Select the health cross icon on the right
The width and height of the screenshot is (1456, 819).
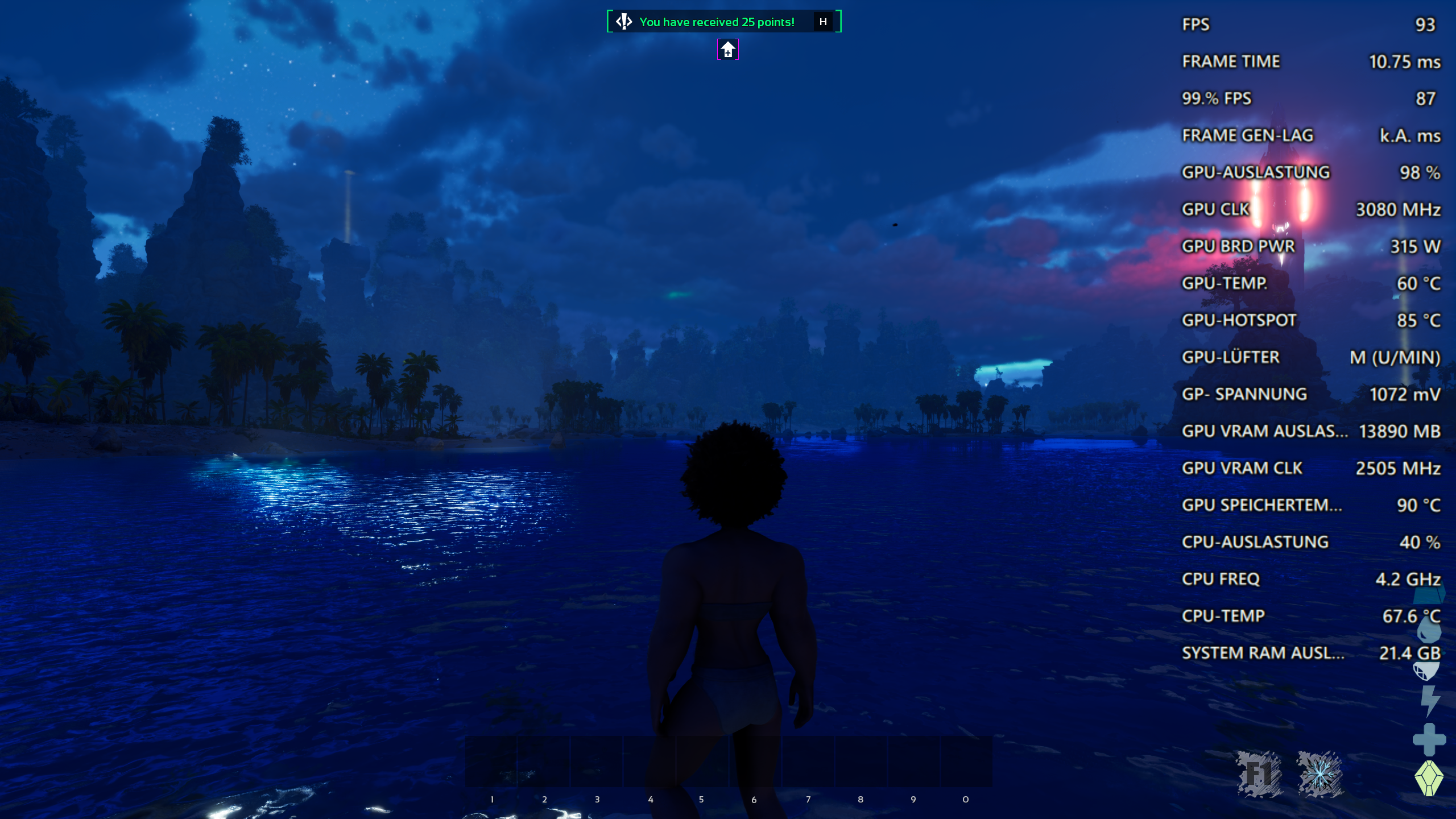point(1429,739)
